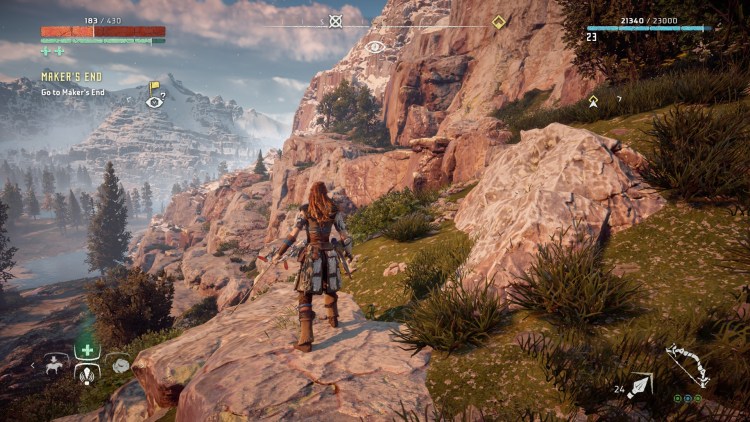Click the crossed-circle marker on the compass

[335, 21]
